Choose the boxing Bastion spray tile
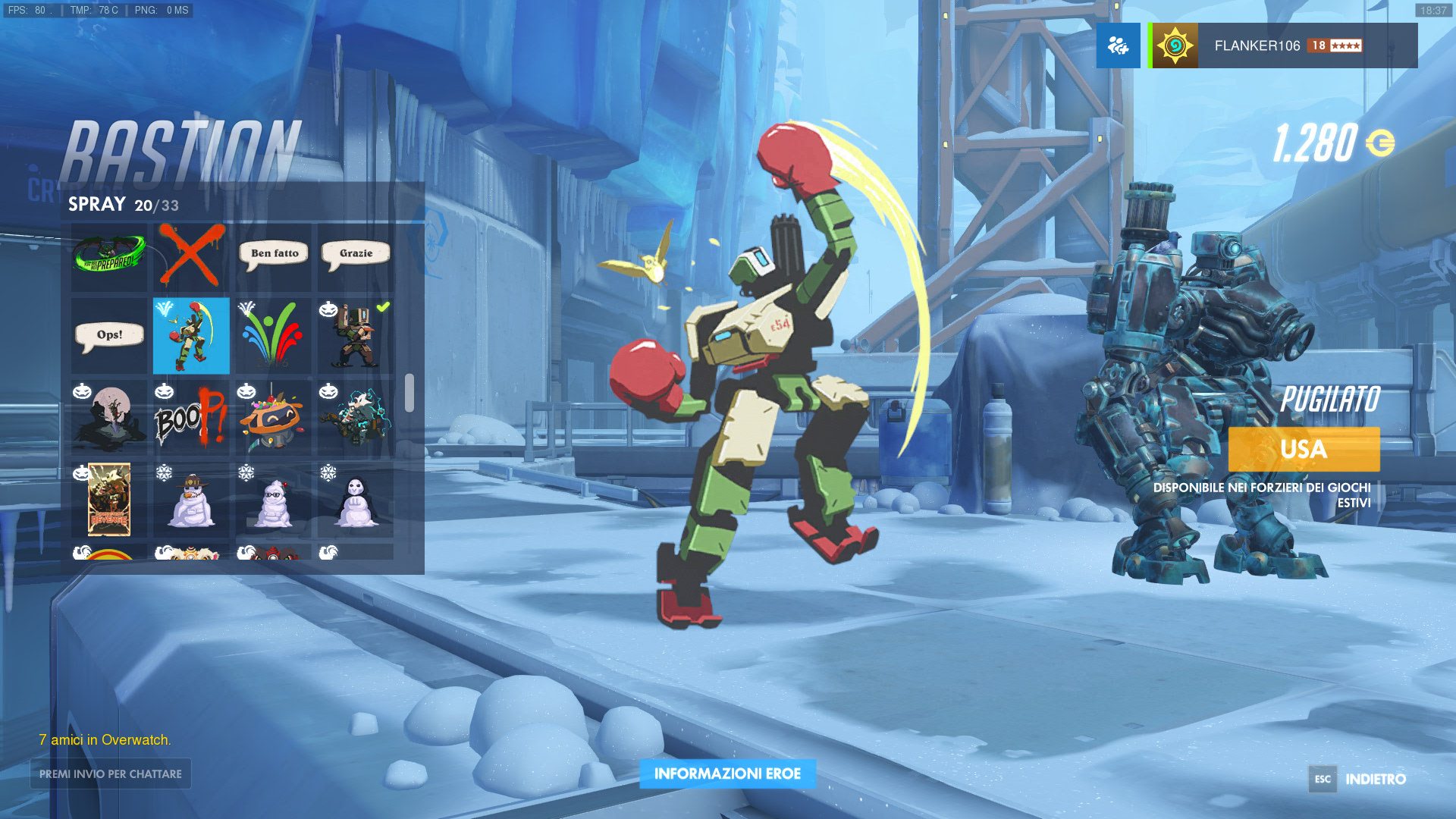Viewport: 1456px width, 819px height. [191, 335]
